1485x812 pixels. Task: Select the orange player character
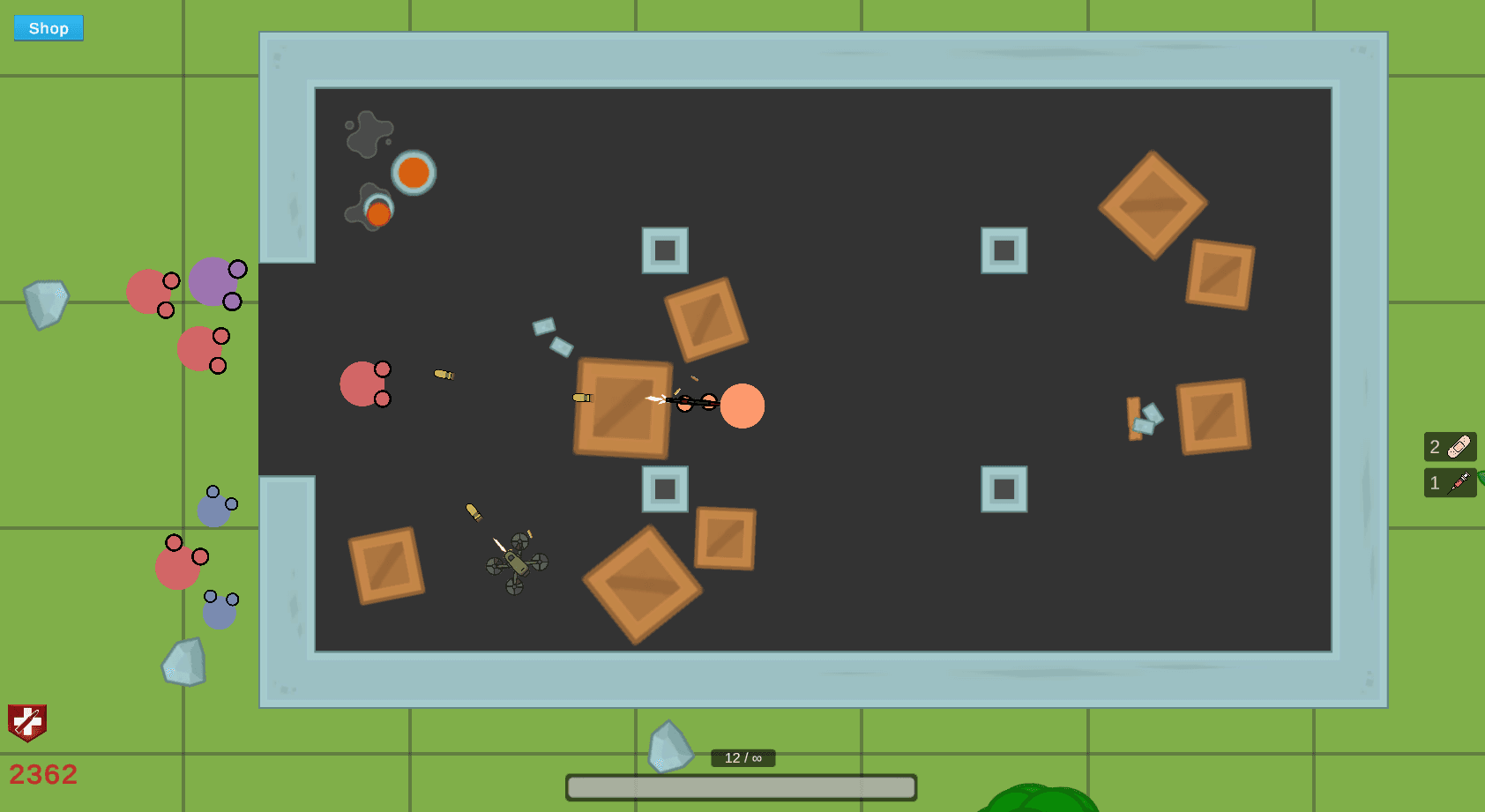point(743,406)
